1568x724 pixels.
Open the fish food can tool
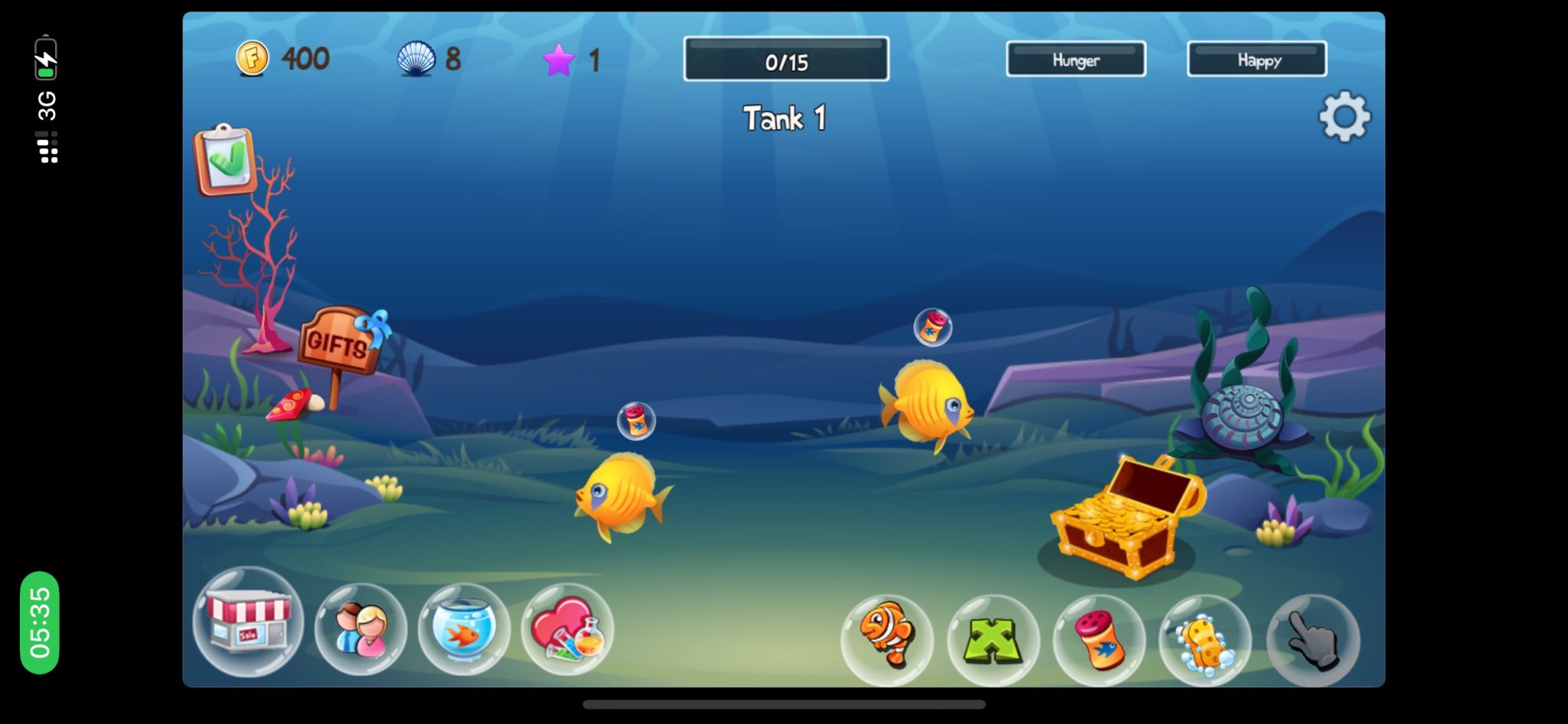[x=1100, y=643]
